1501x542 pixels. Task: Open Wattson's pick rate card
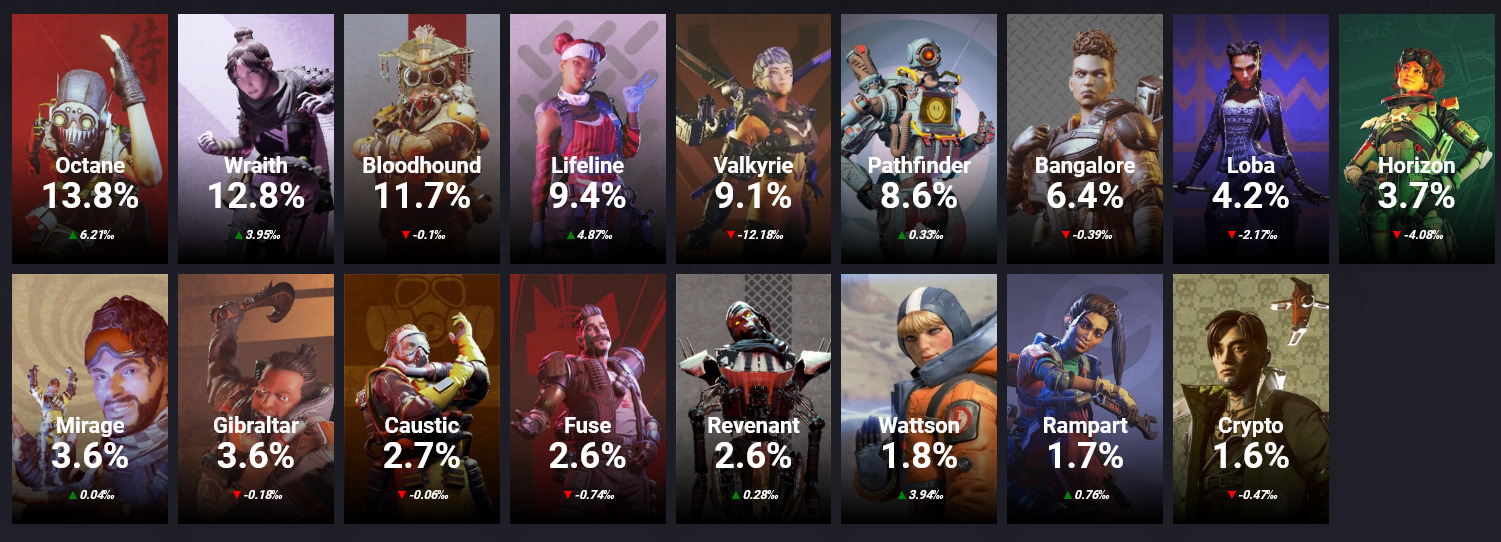tap(919, 398)
